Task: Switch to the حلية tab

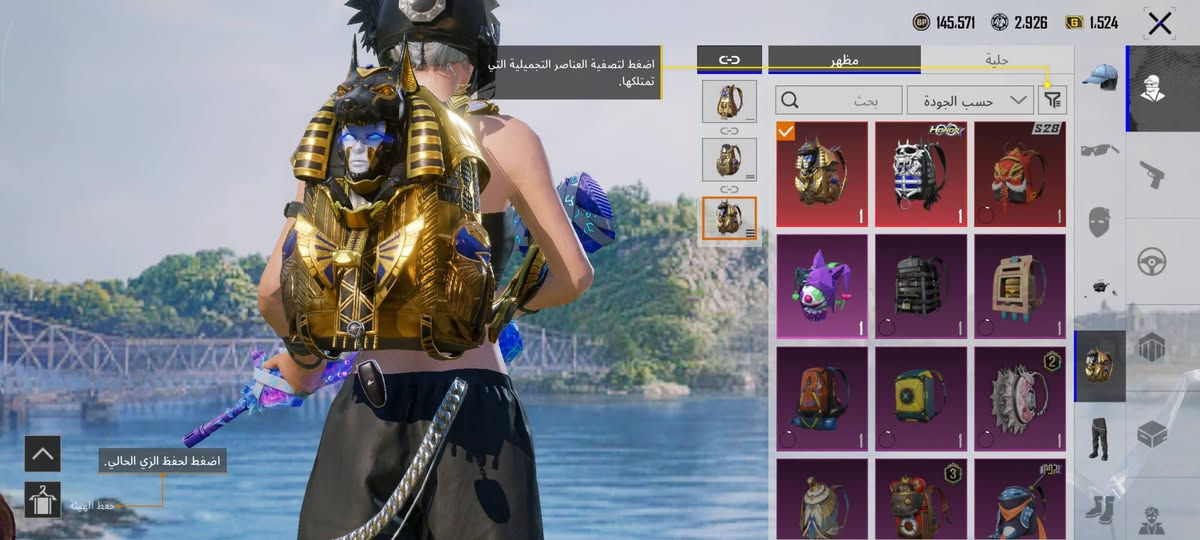Action: (996, 60)
